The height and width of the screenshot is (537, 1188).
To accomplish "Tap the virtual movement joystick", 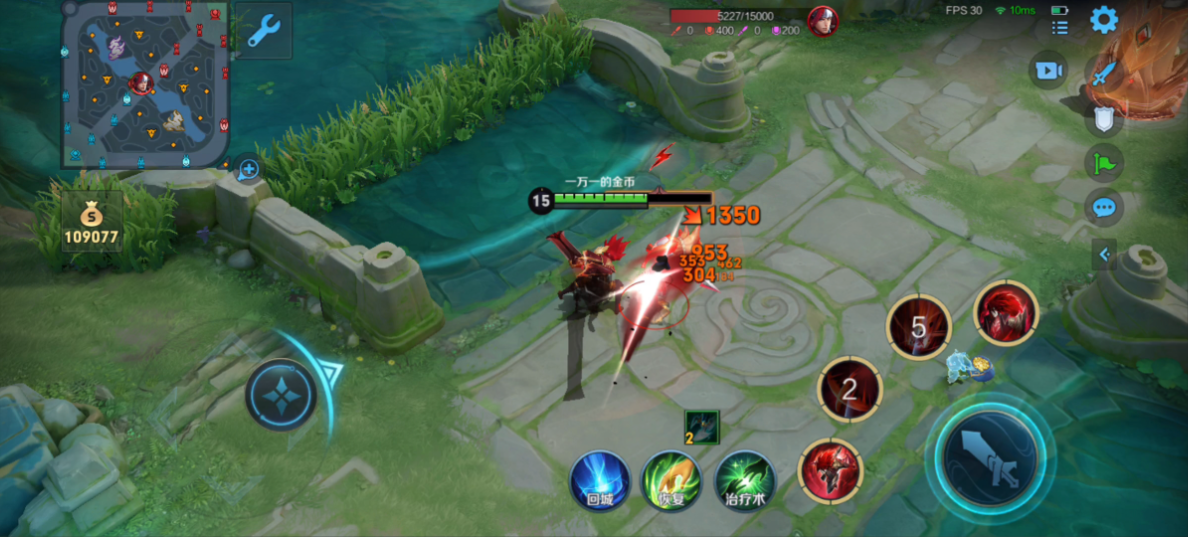I will [x=281, y=395].
